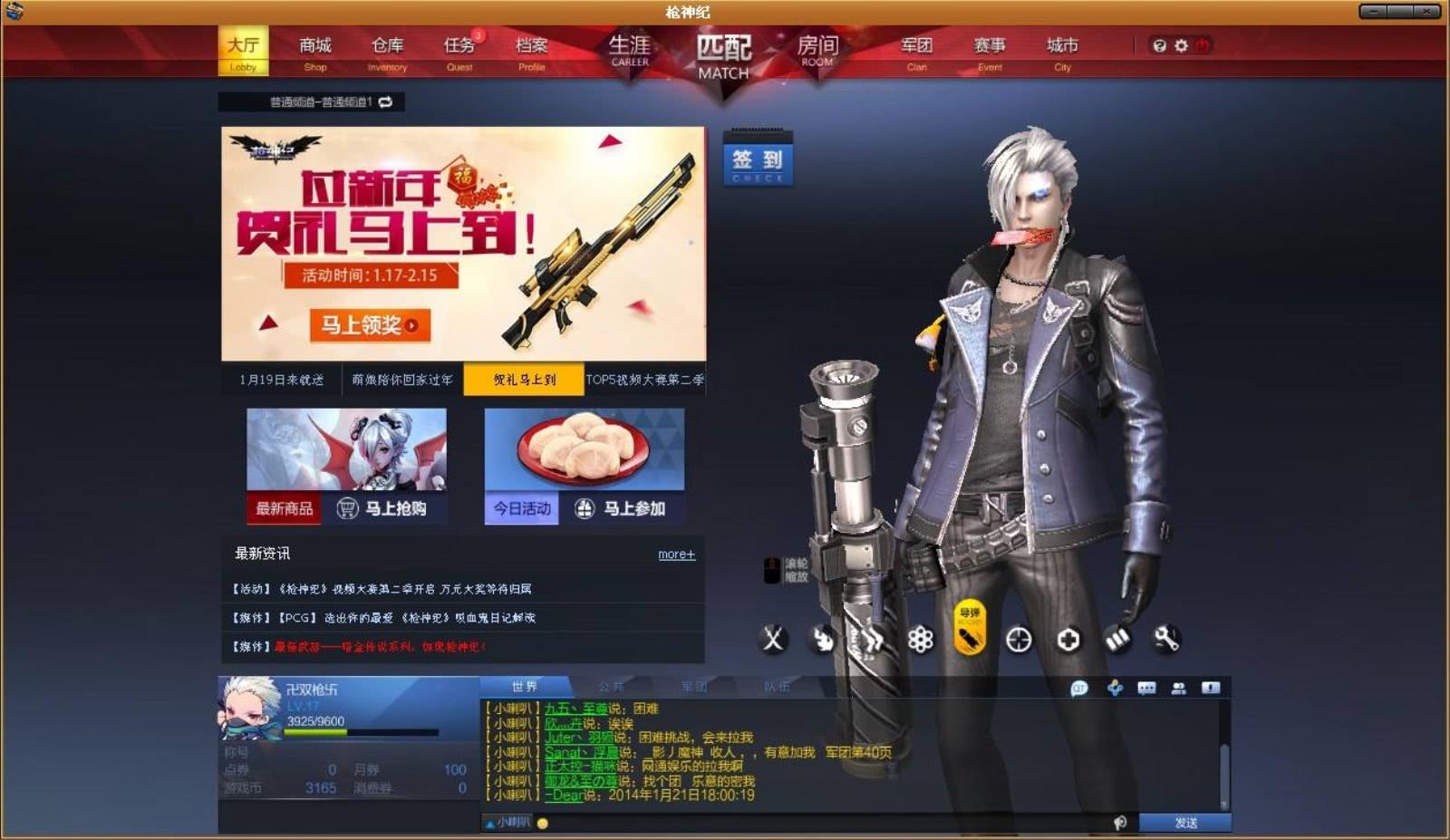Screen dimensions: 1450x840
Task: Click the crosshair targeting icon below the character
Action: click(1017, 641)
